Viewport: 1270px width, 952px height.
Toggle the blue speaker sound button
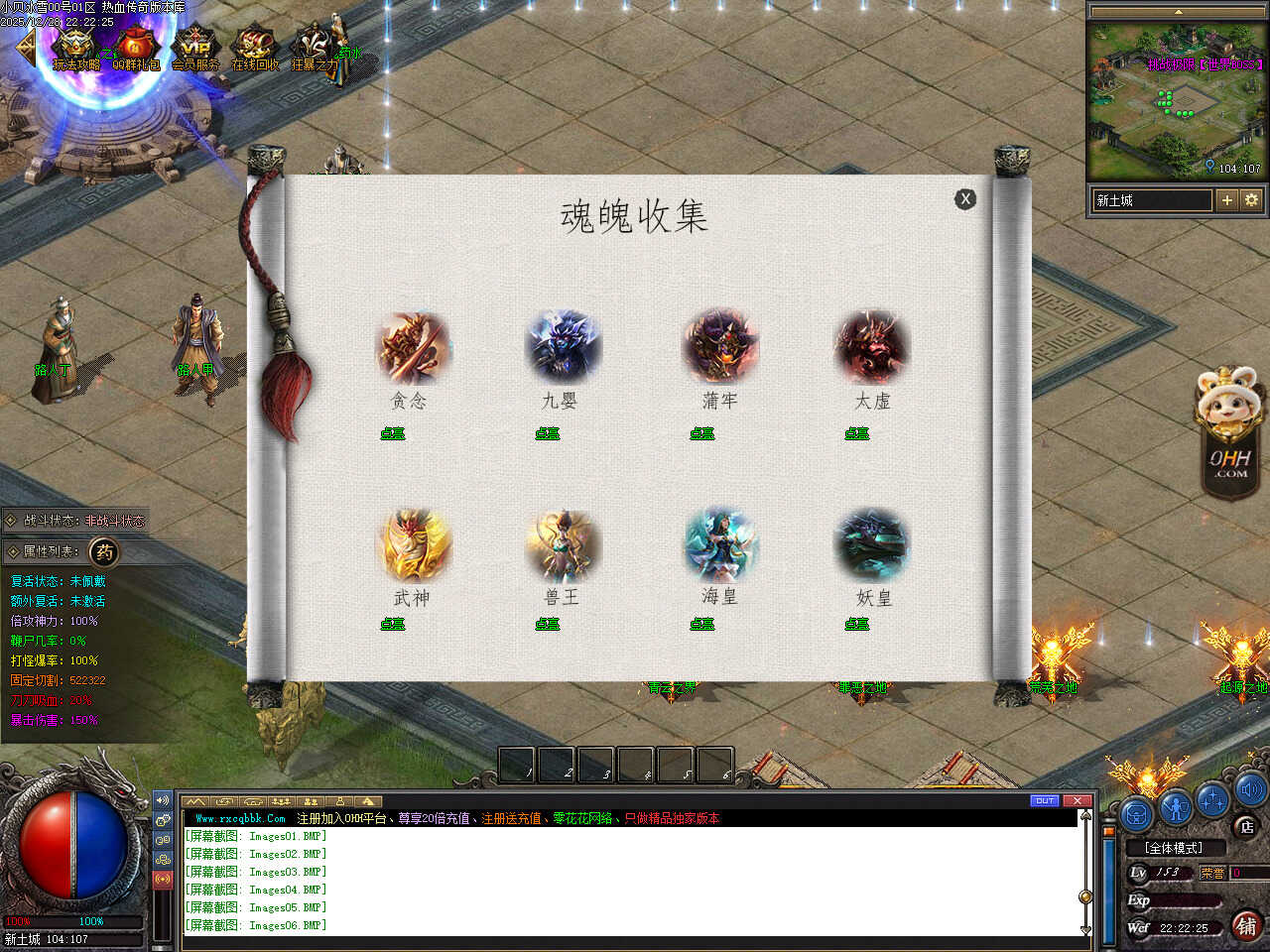click(x=1250, y=790)
